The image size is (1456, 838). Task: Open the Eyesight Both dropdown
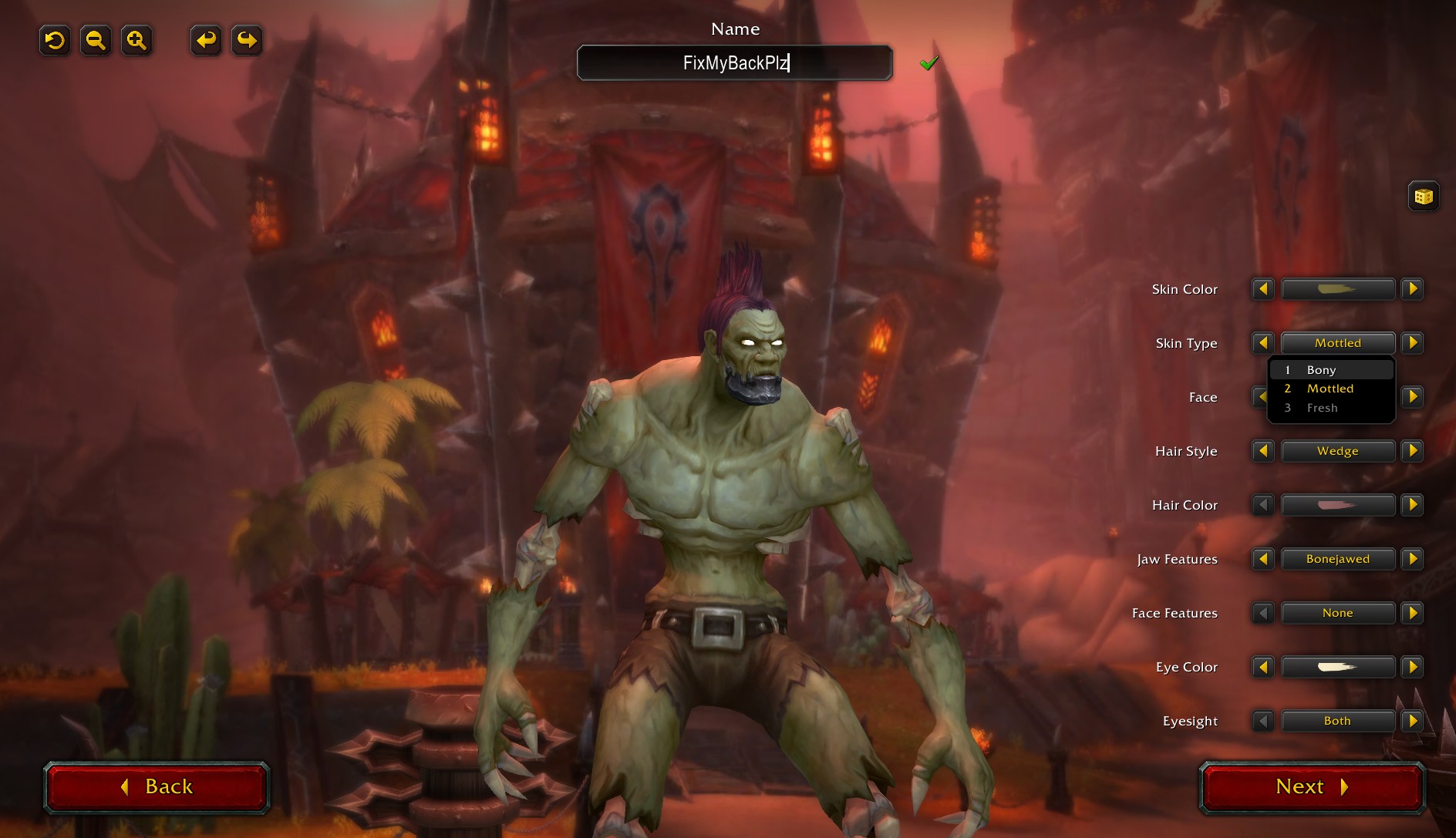[1338, 721]
